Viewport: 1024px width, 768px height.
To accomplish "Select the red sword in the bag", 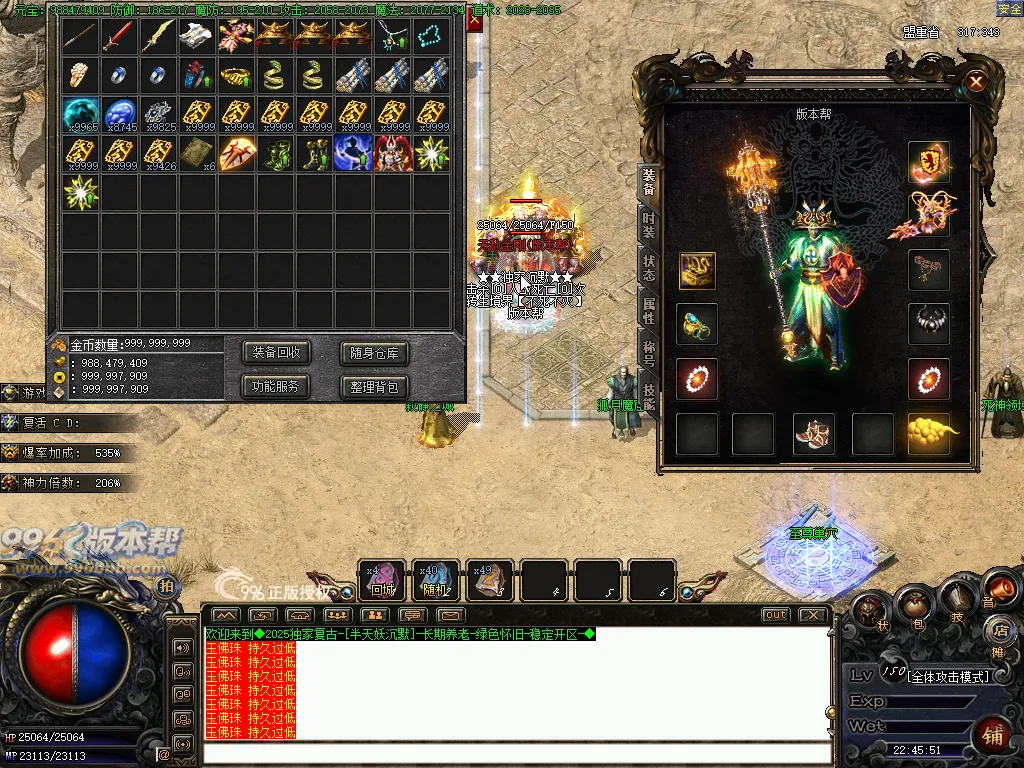I will [120, 37].
